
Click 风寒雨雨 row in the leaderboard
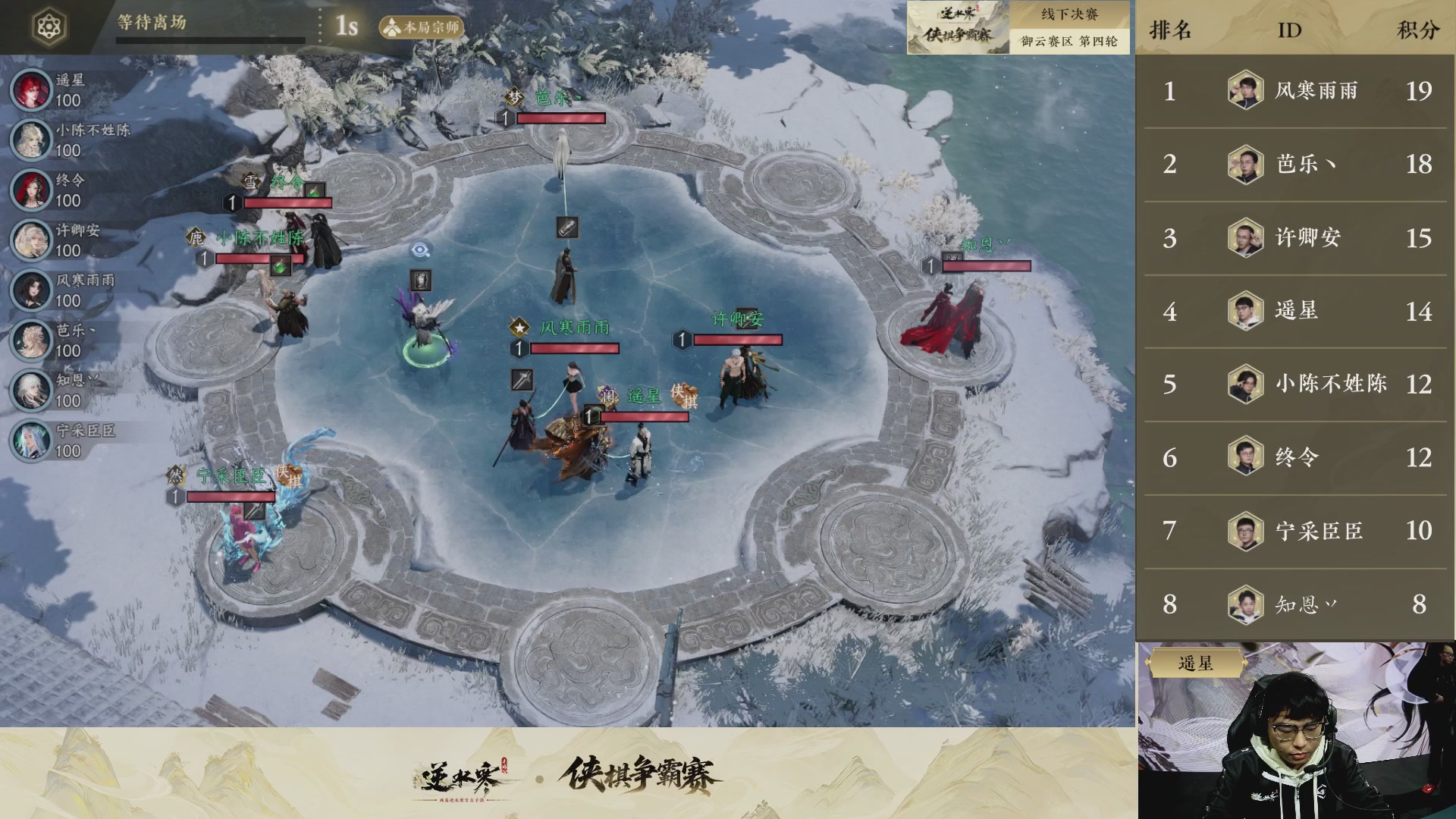(1297, 90)
